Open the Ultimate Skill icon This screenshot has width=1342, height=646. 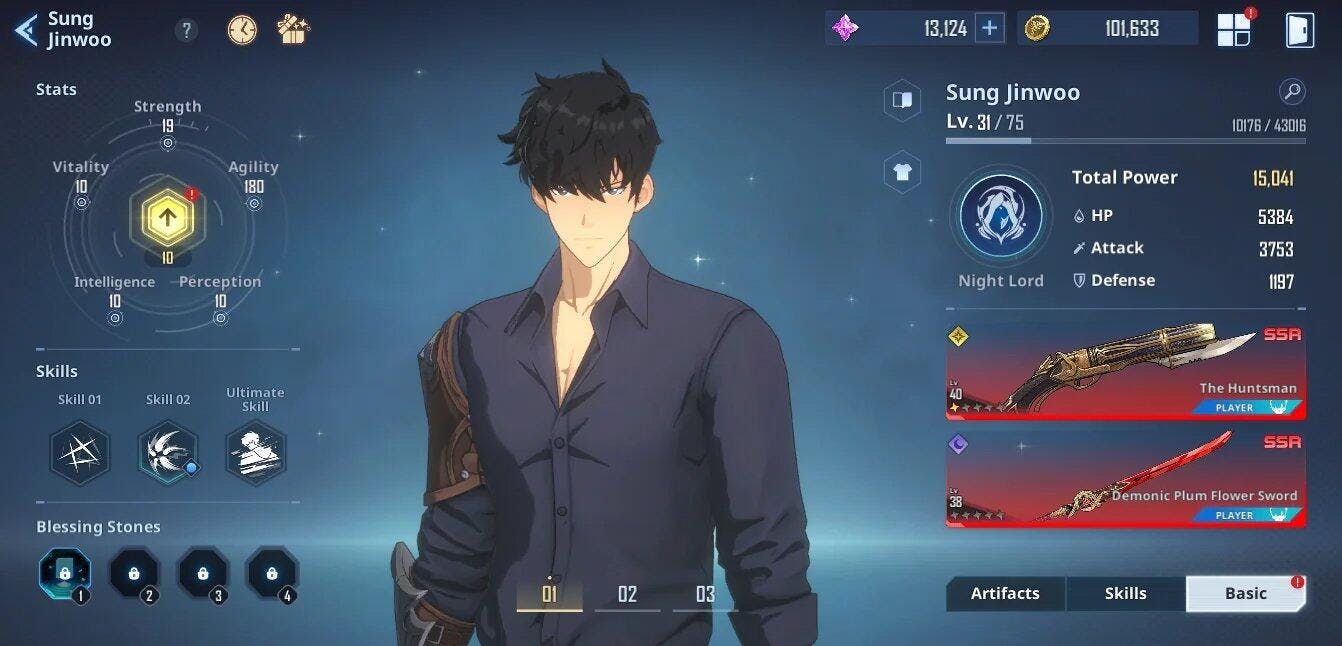point(255,452)
